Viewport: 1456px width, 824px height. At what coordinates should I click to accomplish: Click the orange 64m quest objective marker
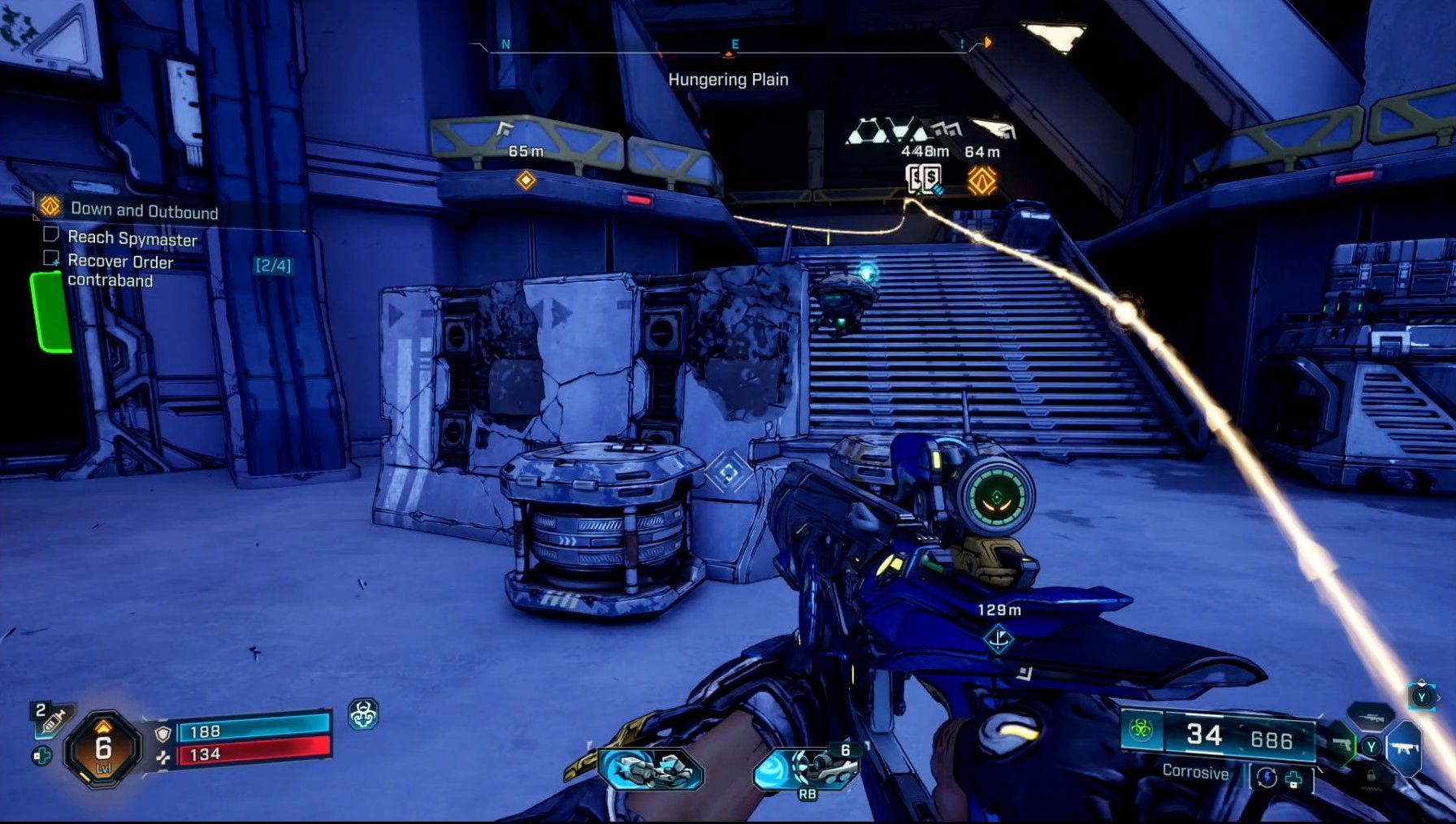[x=981, y=180]
